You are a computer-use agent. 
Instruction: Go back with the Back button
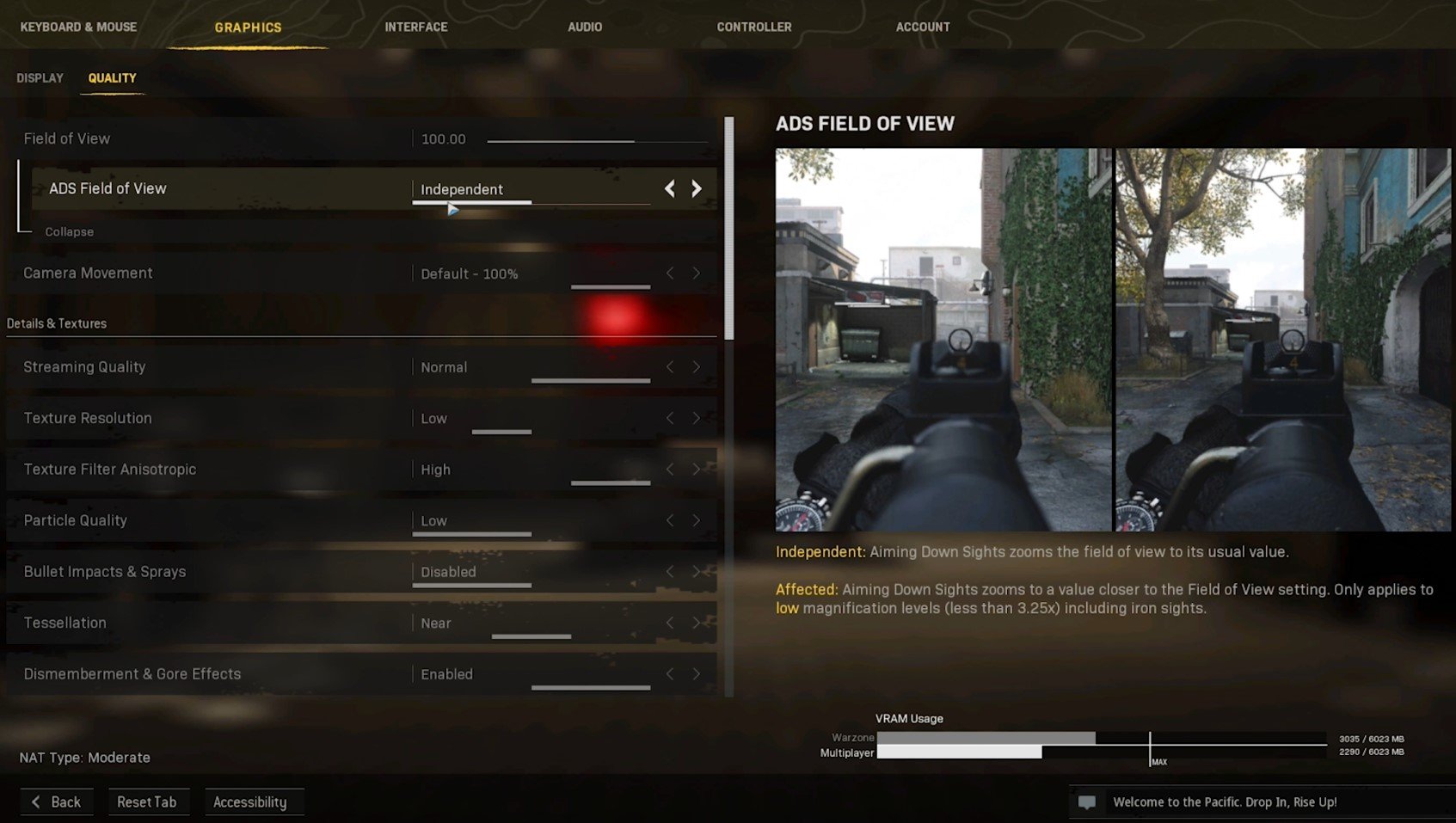point(57,802)
